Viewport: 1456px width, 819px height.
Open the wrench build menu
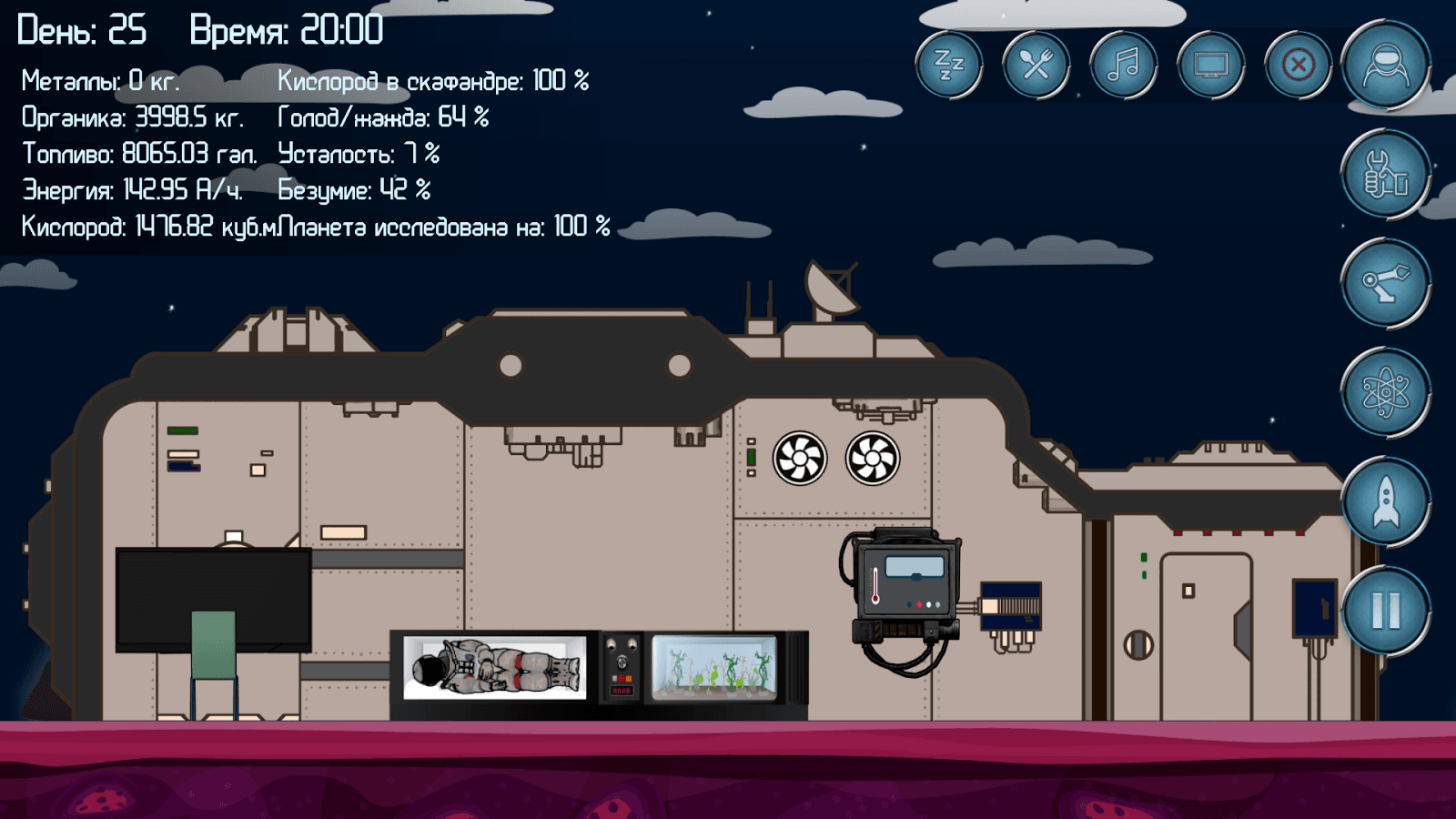(1385, 174)
